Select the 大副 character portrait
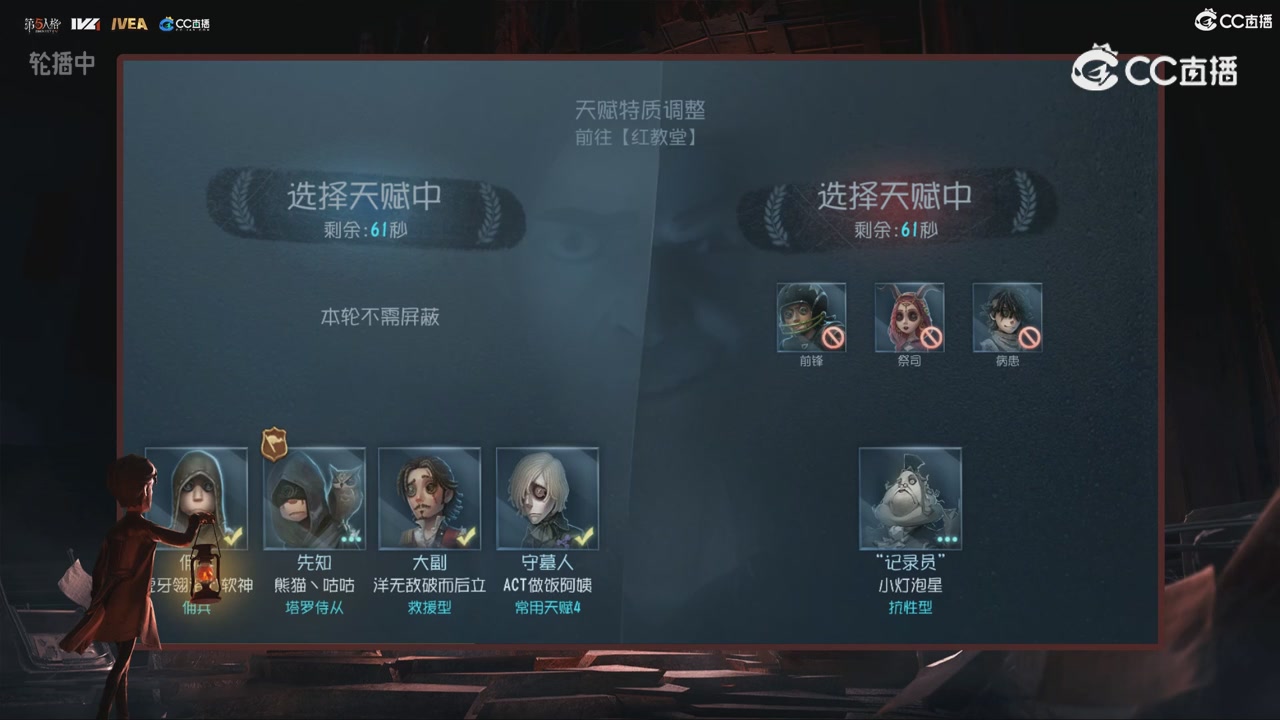The image size is (1280, 720). [x=430, y=498]
